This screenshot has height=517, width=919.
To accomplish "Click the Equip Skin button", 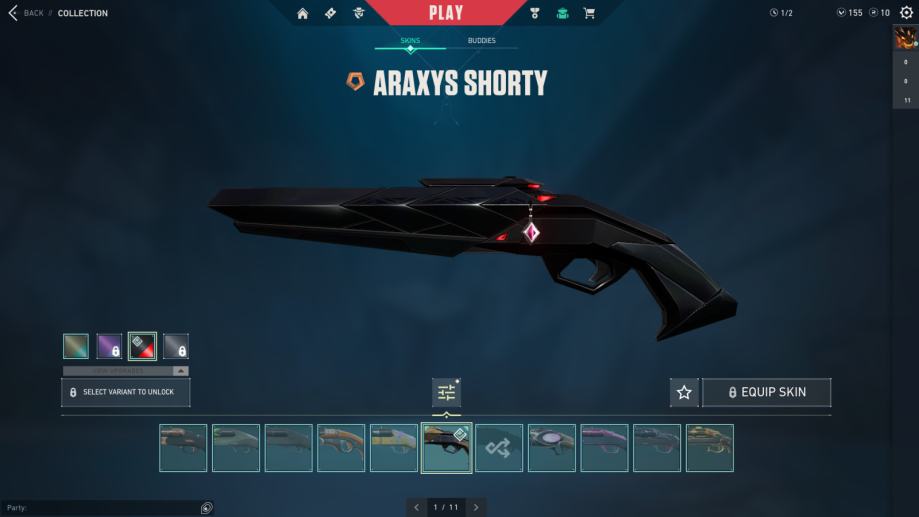I will click(x=766, y=393).
